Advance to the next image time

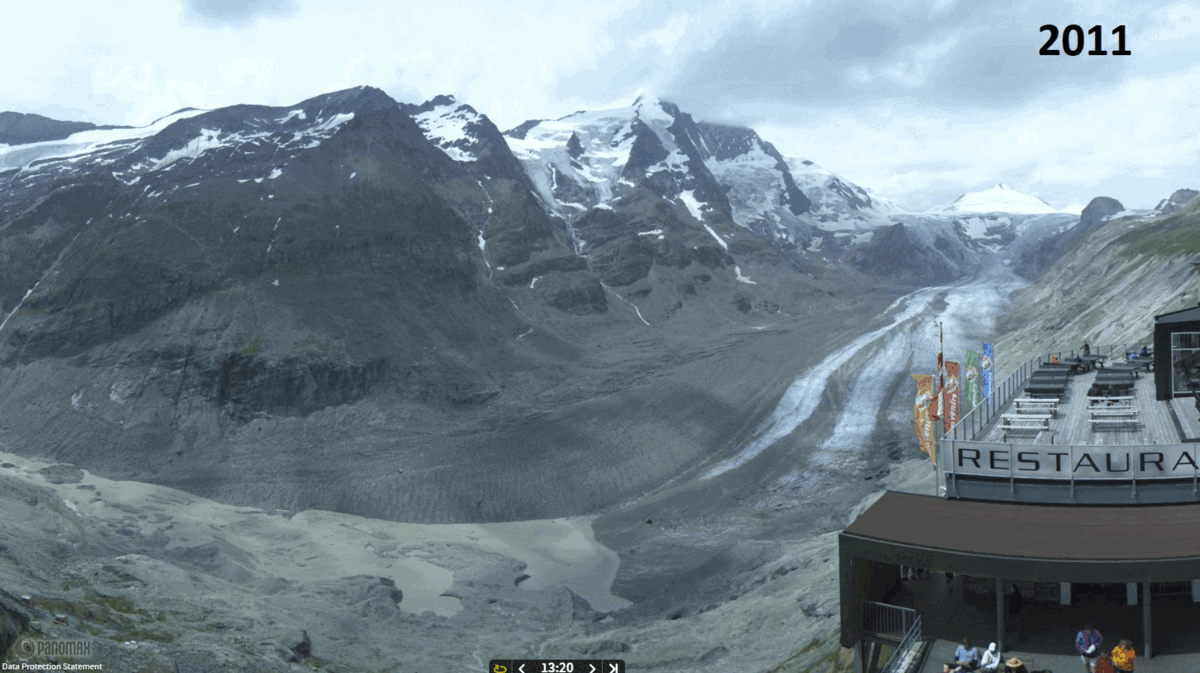point(592,667)
